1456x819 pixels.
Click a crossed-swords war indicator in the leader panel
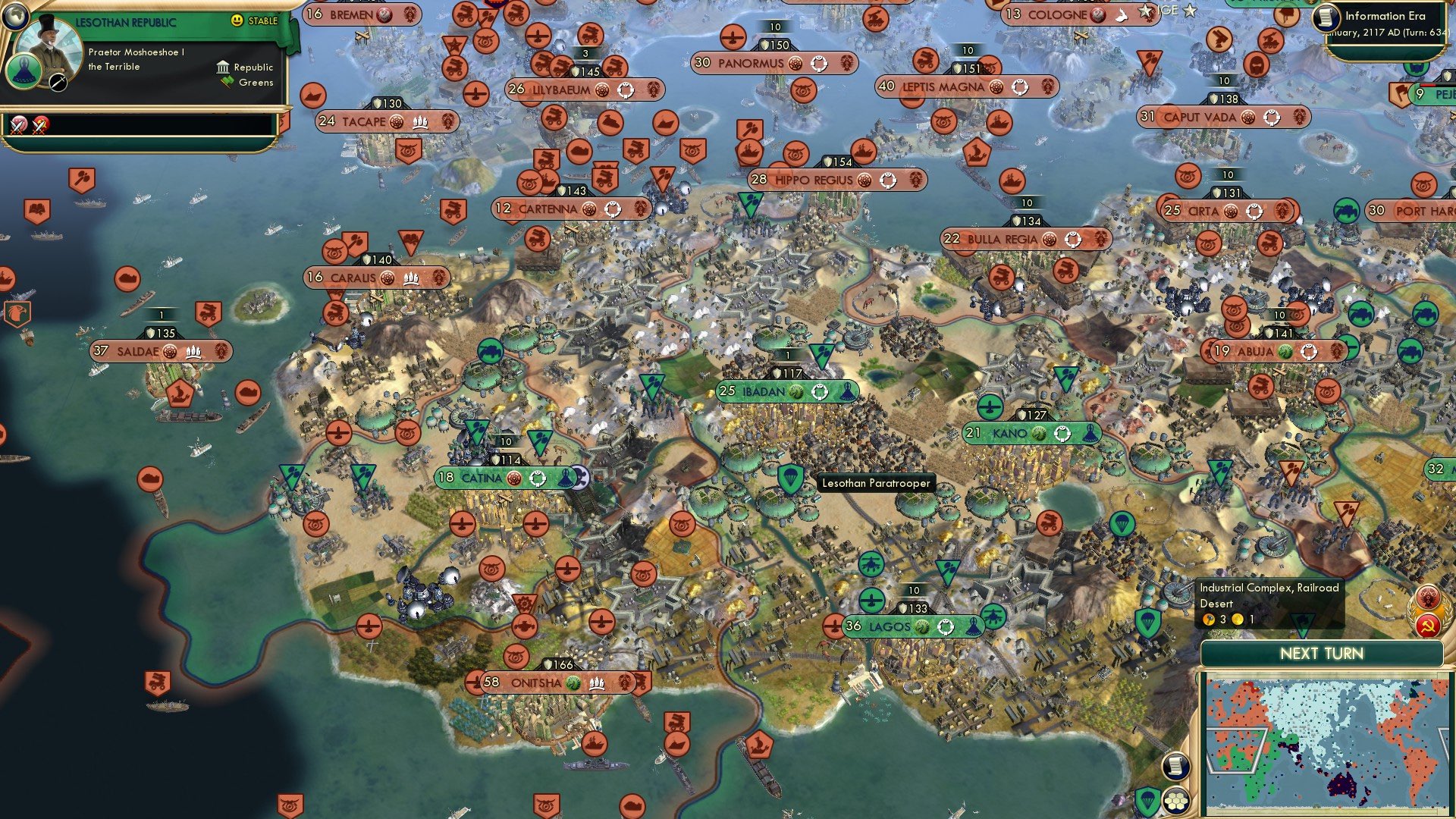click(17, 124)
